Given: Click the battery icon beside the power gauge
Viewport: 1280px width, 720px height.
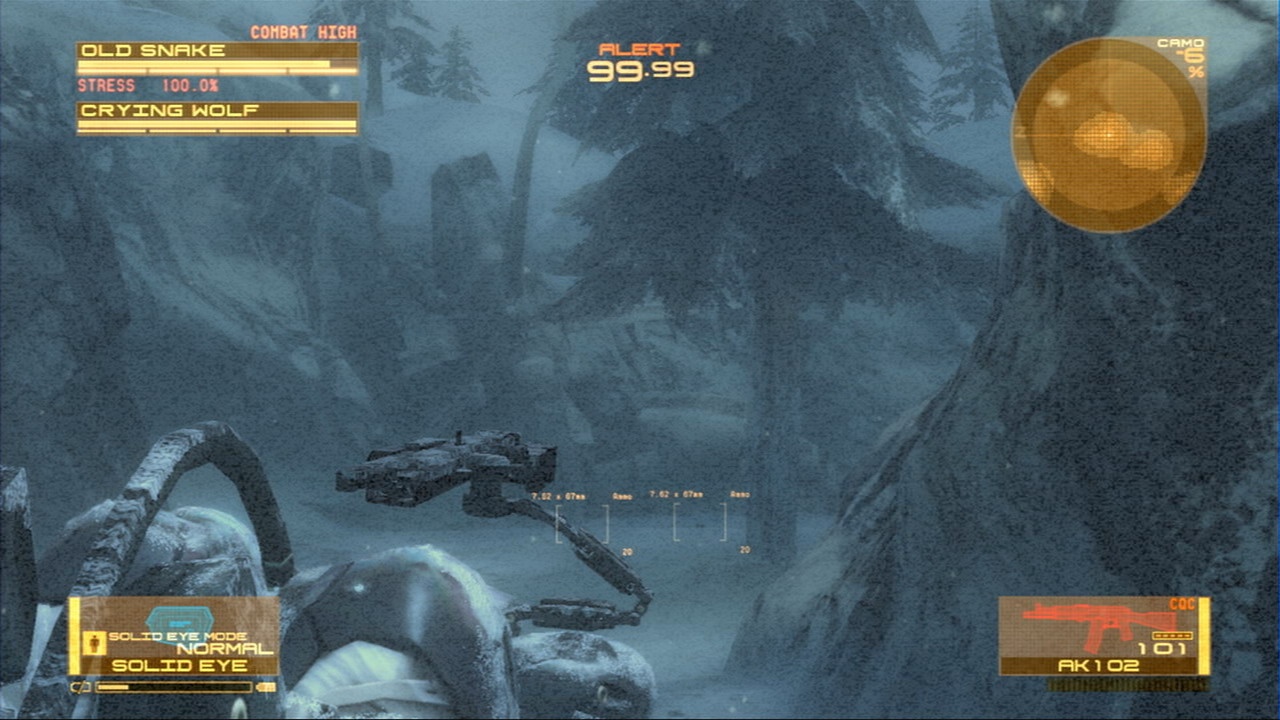Looking at the screenshot, I should click(265, 686).
